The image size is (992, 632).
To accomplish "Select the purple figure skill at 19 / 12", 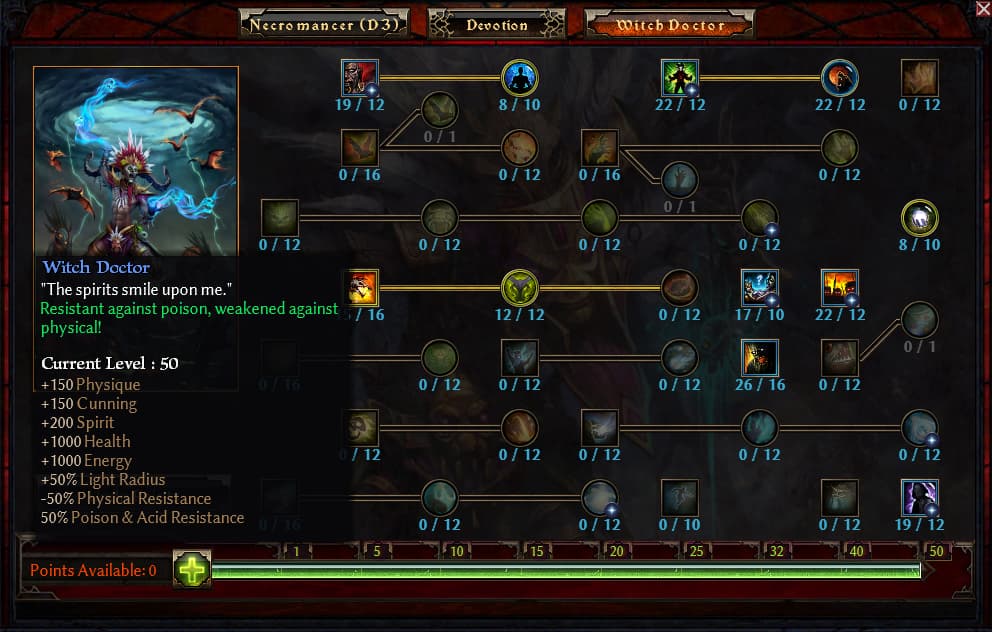I will pos(920,498).
